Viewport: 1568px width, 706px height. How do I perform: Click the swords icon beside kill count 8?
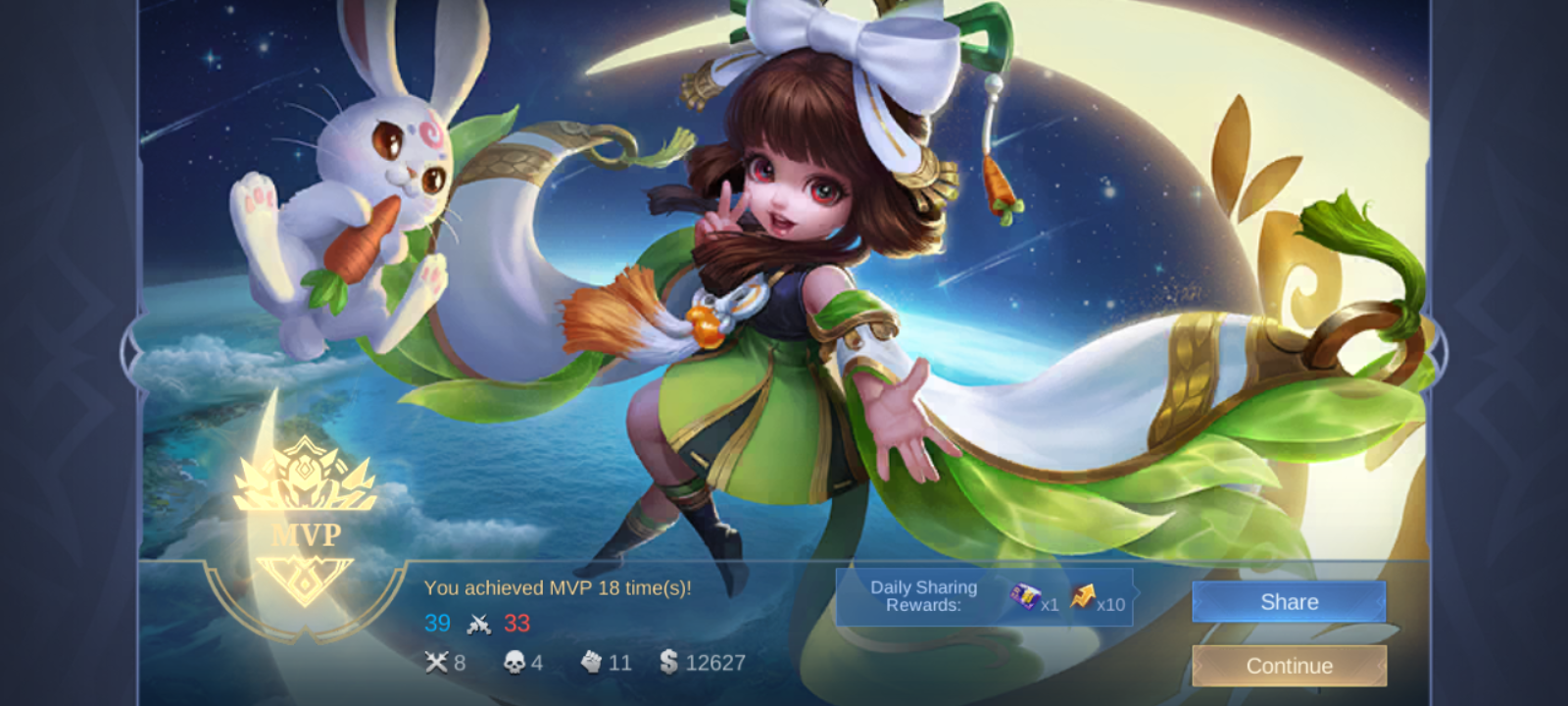(438, 663)
